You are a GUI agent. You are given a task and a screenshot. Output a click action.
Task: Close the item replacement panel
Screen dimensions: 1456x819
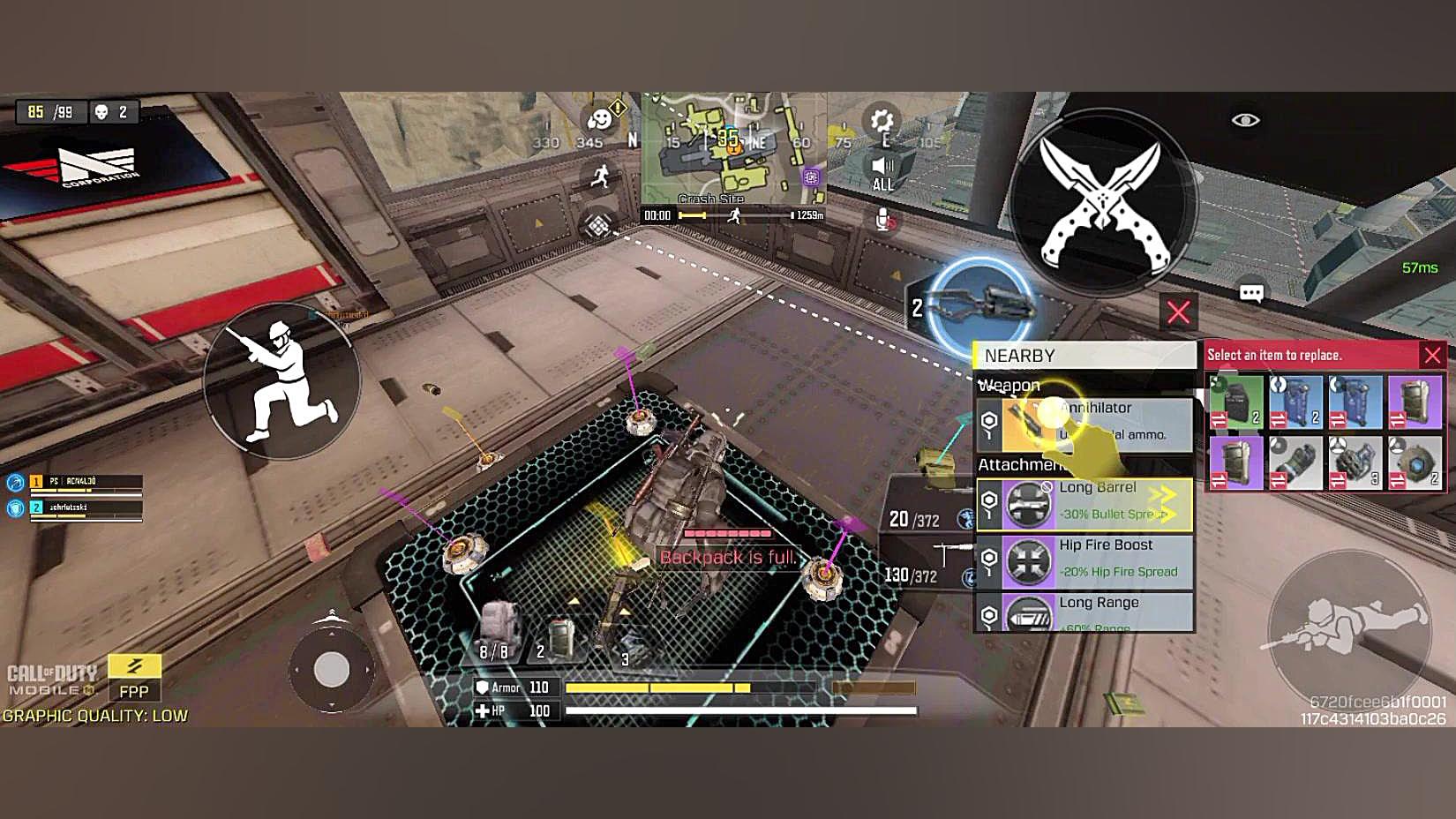pos(1431,355)
